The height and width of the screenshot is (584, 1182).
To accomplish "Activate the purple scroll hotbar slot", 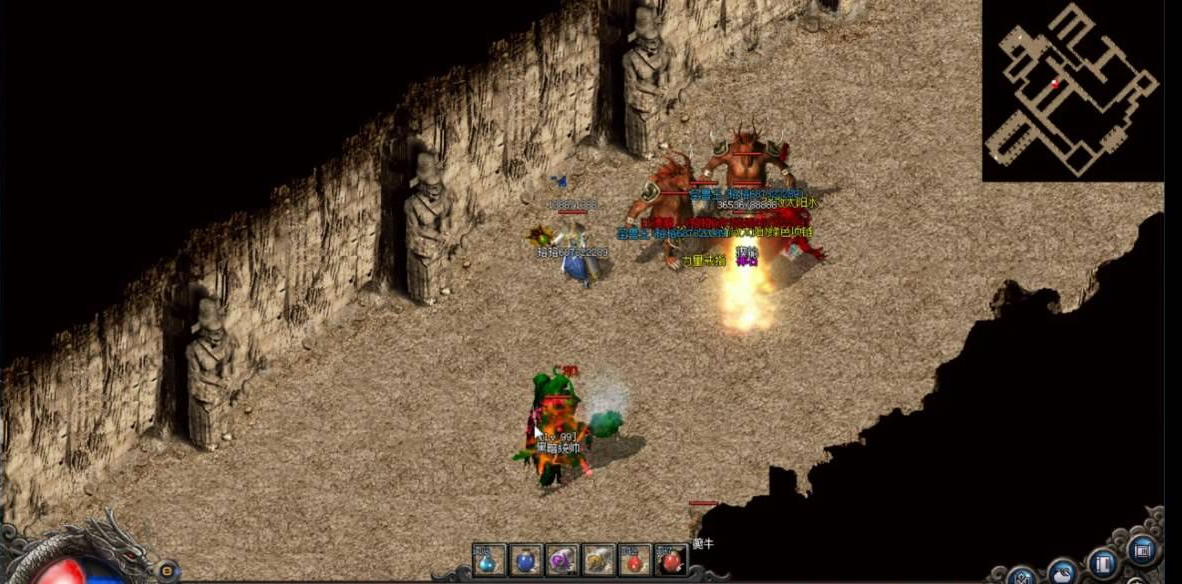I will 563,560.
